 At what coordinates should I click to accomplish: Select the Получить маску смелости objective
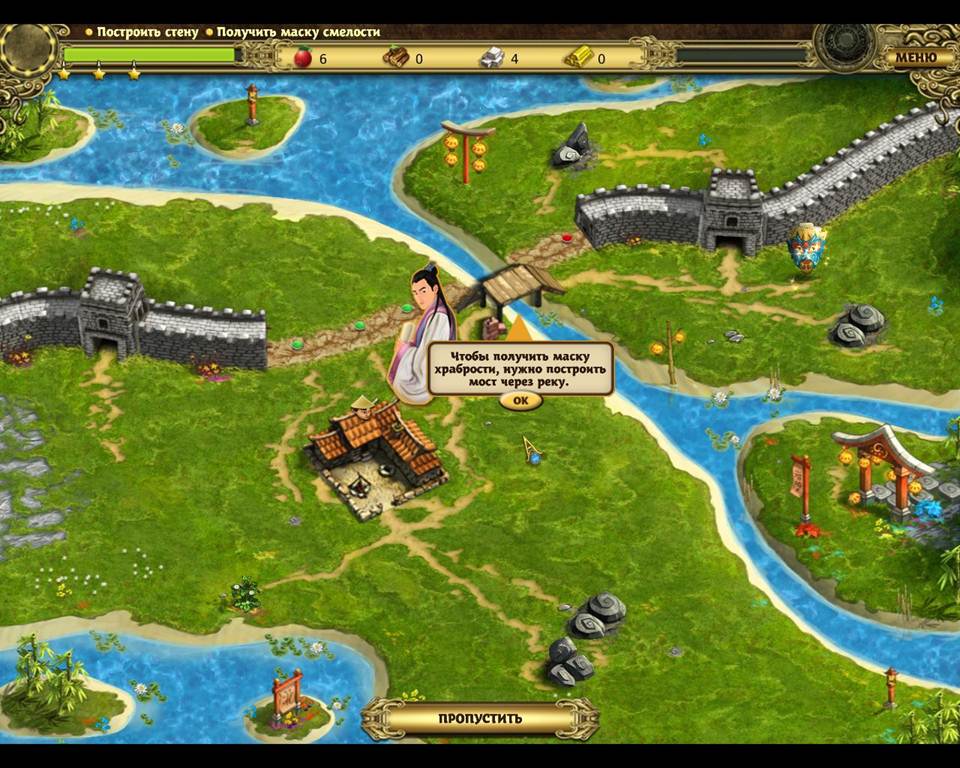point(298,32)
